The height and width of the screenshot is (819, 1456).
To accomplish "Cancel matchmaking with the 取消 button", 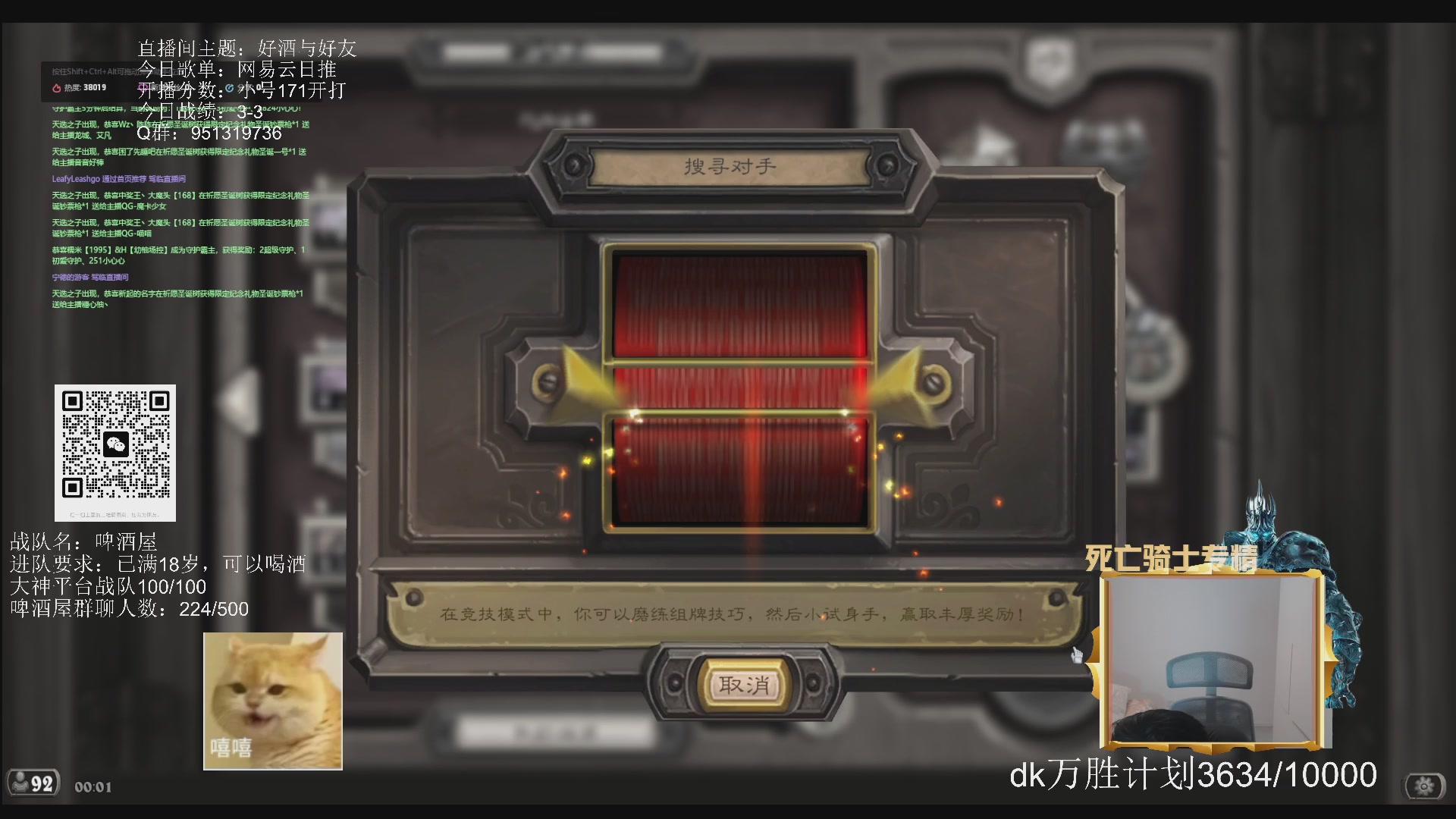I will (x=745, y=684).
